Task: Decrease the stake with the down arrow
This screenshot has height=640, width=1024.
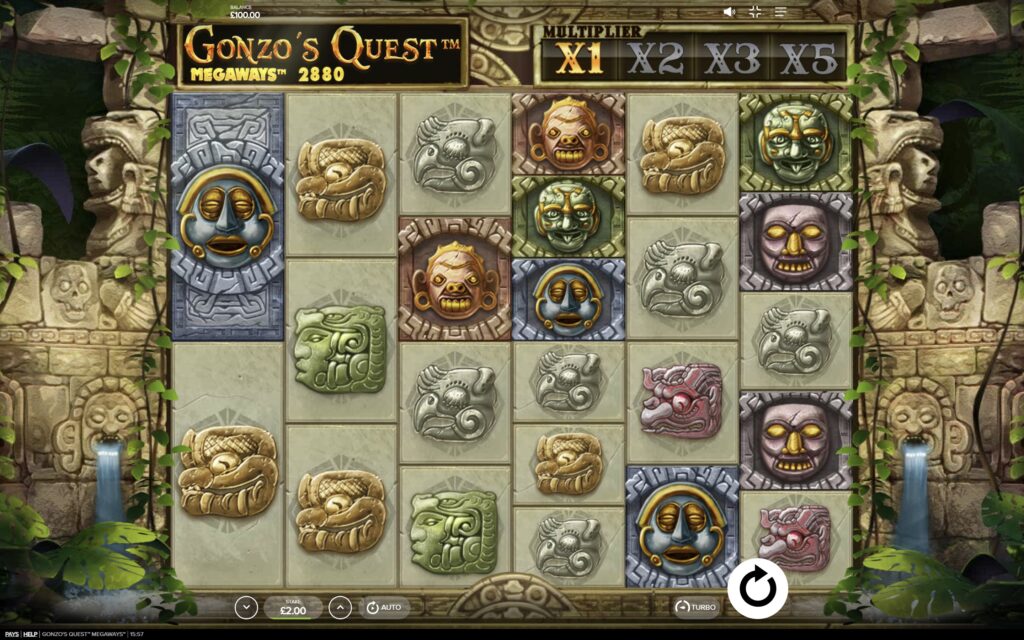Action: 246,607
